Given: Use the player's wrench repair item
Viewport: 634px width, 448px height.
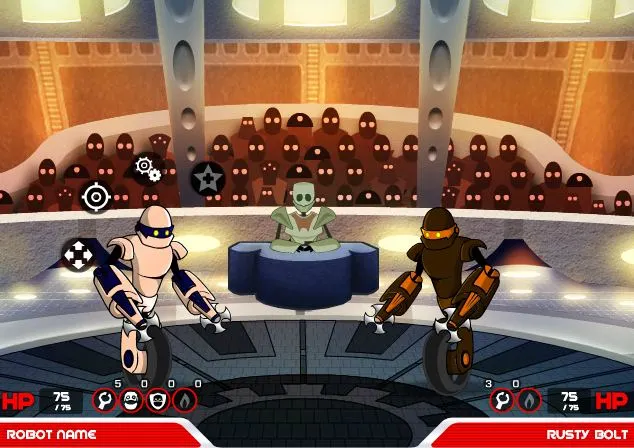Looking at the screenshot, I should point(105,401).
